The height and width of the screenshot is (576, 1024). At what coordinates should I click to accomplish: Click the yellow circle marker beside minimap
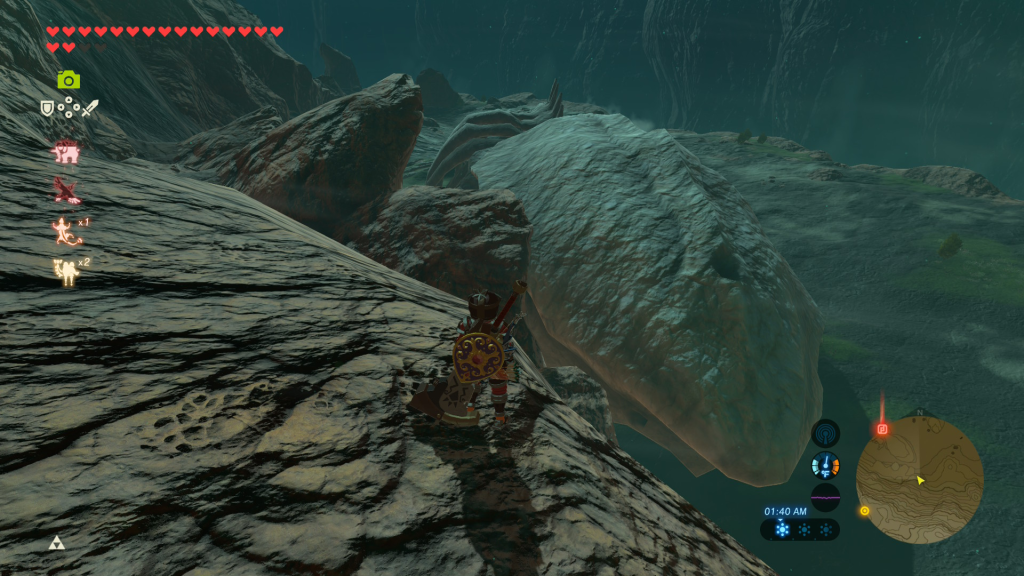pos(864,511)
